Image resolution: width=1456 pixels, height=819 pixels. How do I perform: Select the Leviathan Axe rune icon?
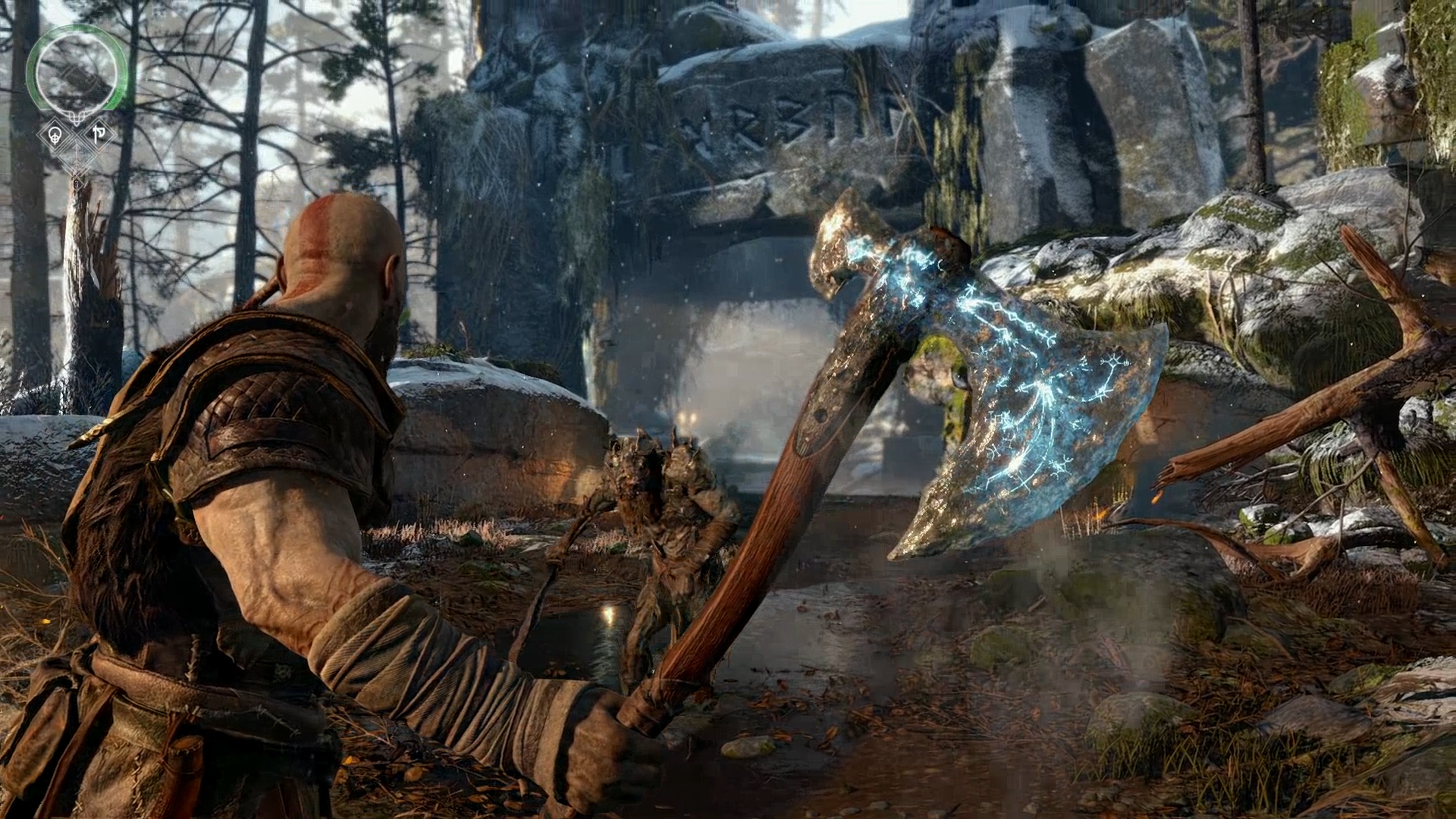98,133
